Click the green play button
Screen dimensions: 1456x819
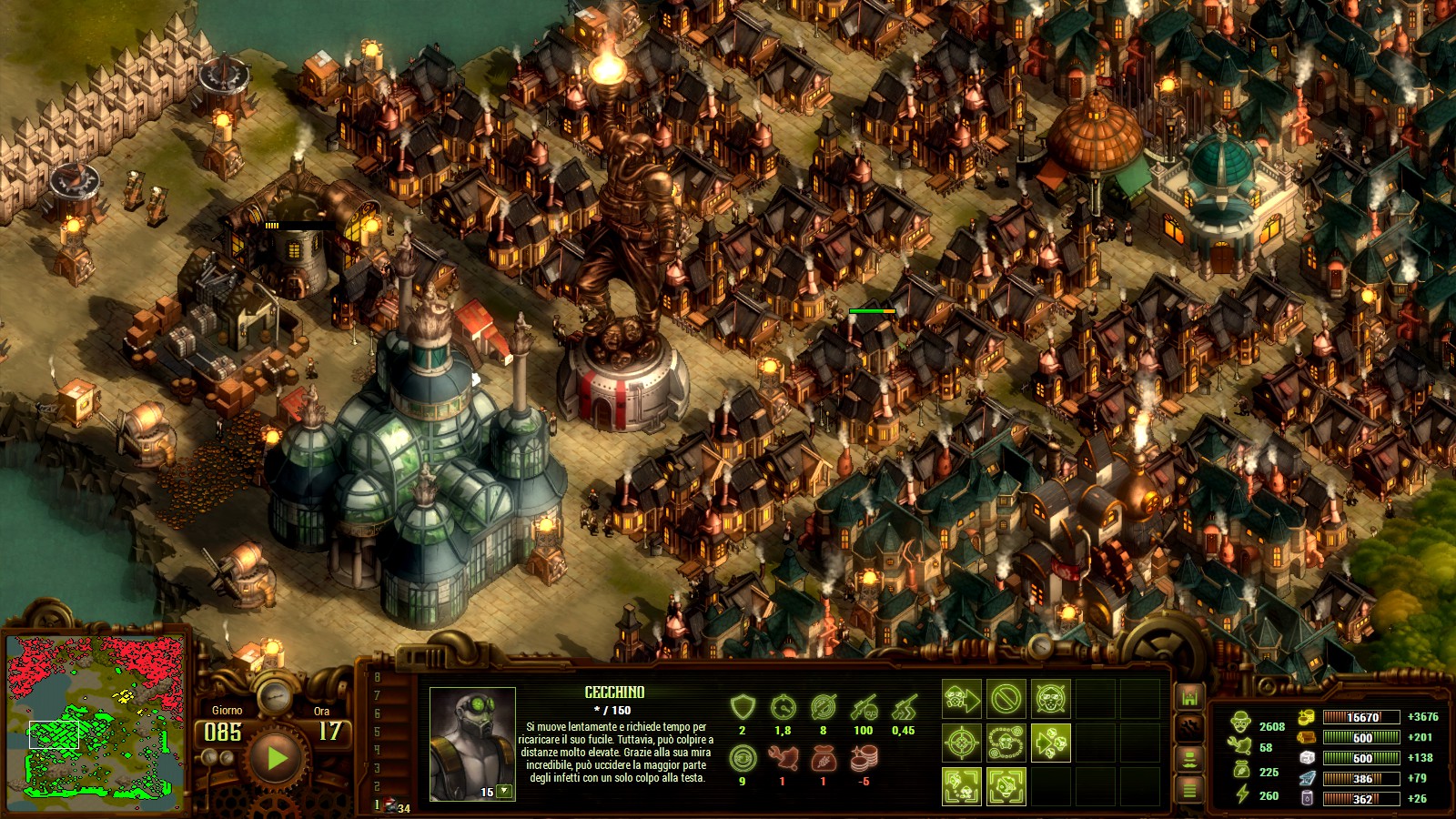[x=276, y=757]
